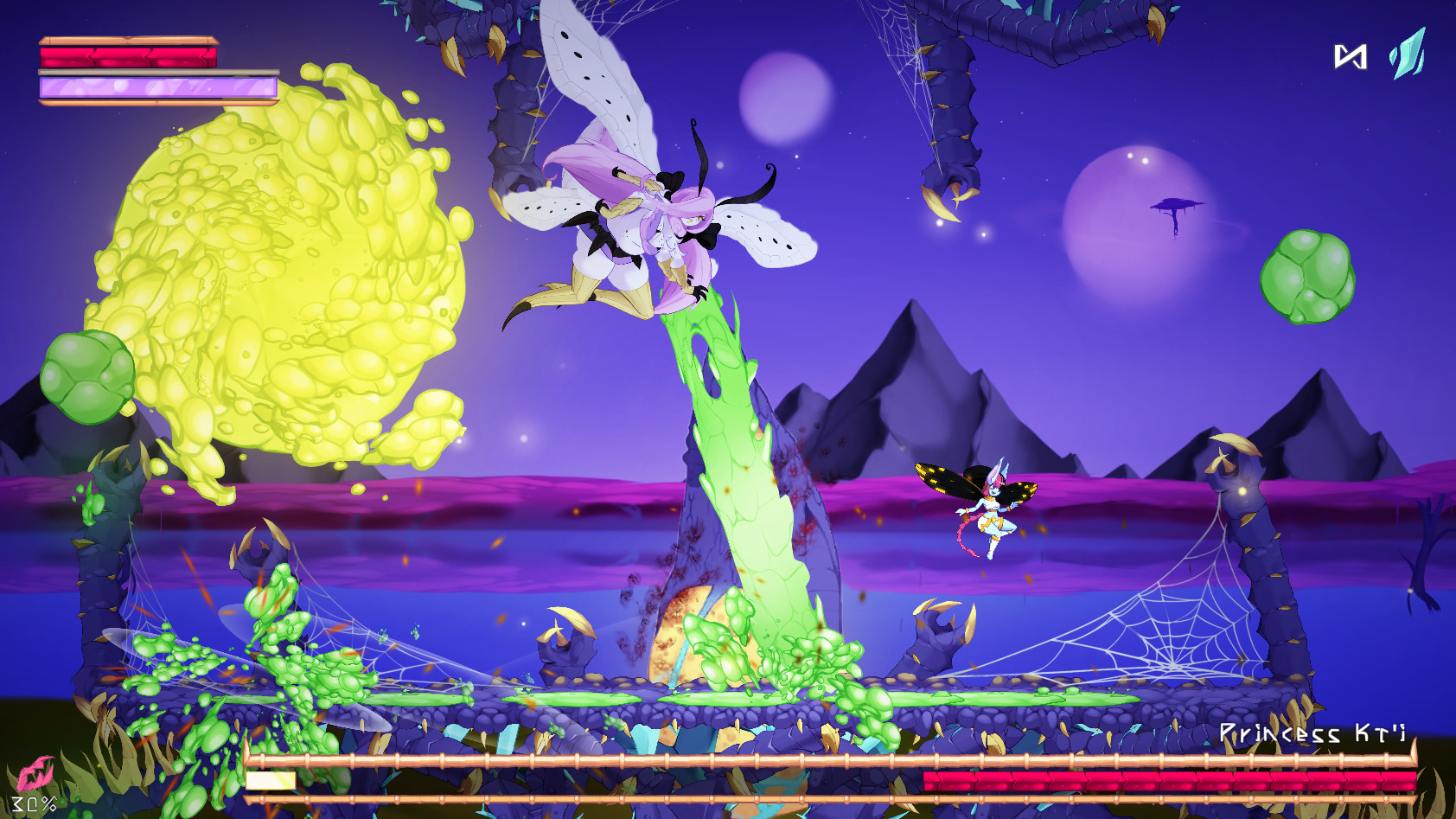The width and height of the screenshot is (1456, 819).
Task: Select the blue crystal icon at top-right
Action: 1407,55
